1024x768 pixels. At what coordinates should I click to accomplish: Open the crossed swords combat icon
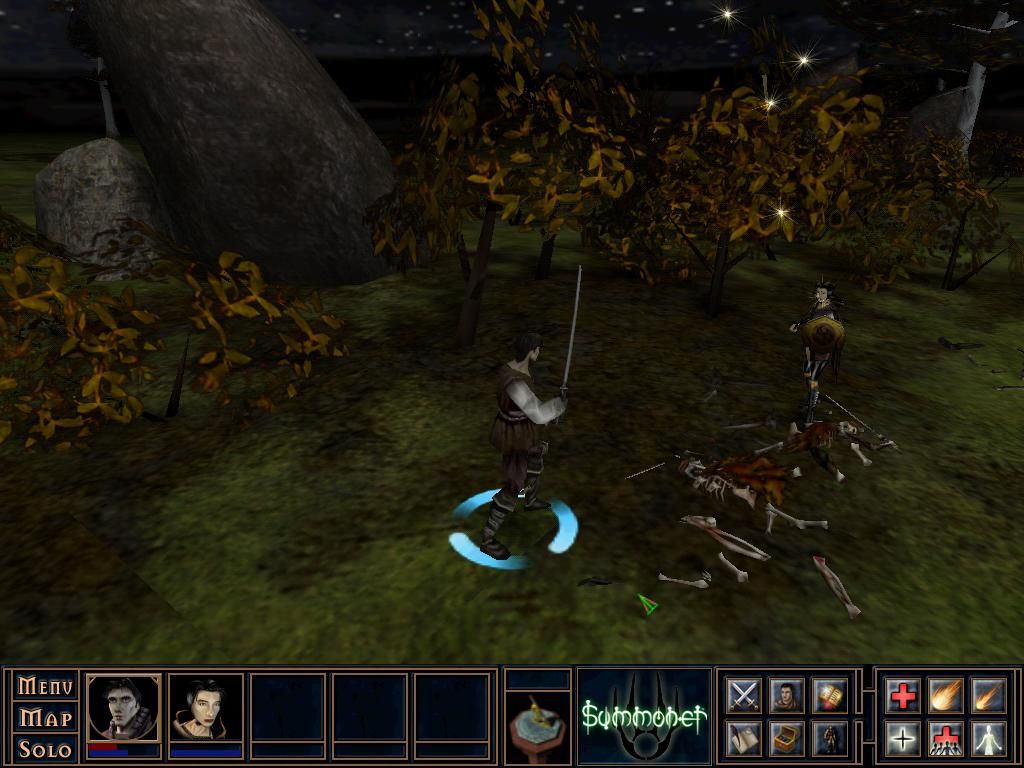point(744,695)
